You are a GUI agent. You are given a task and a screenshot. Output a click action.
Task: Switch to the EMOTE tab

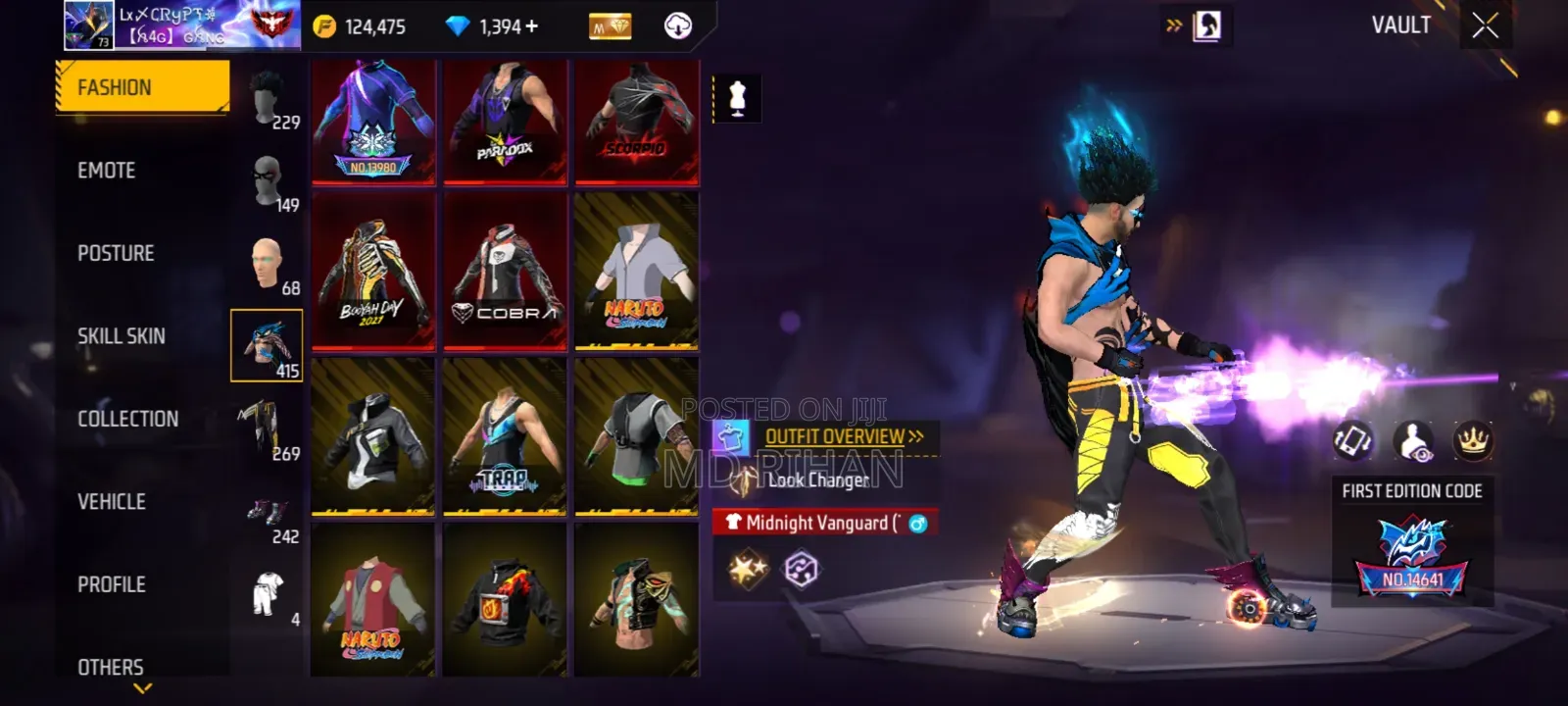(108, 170)
